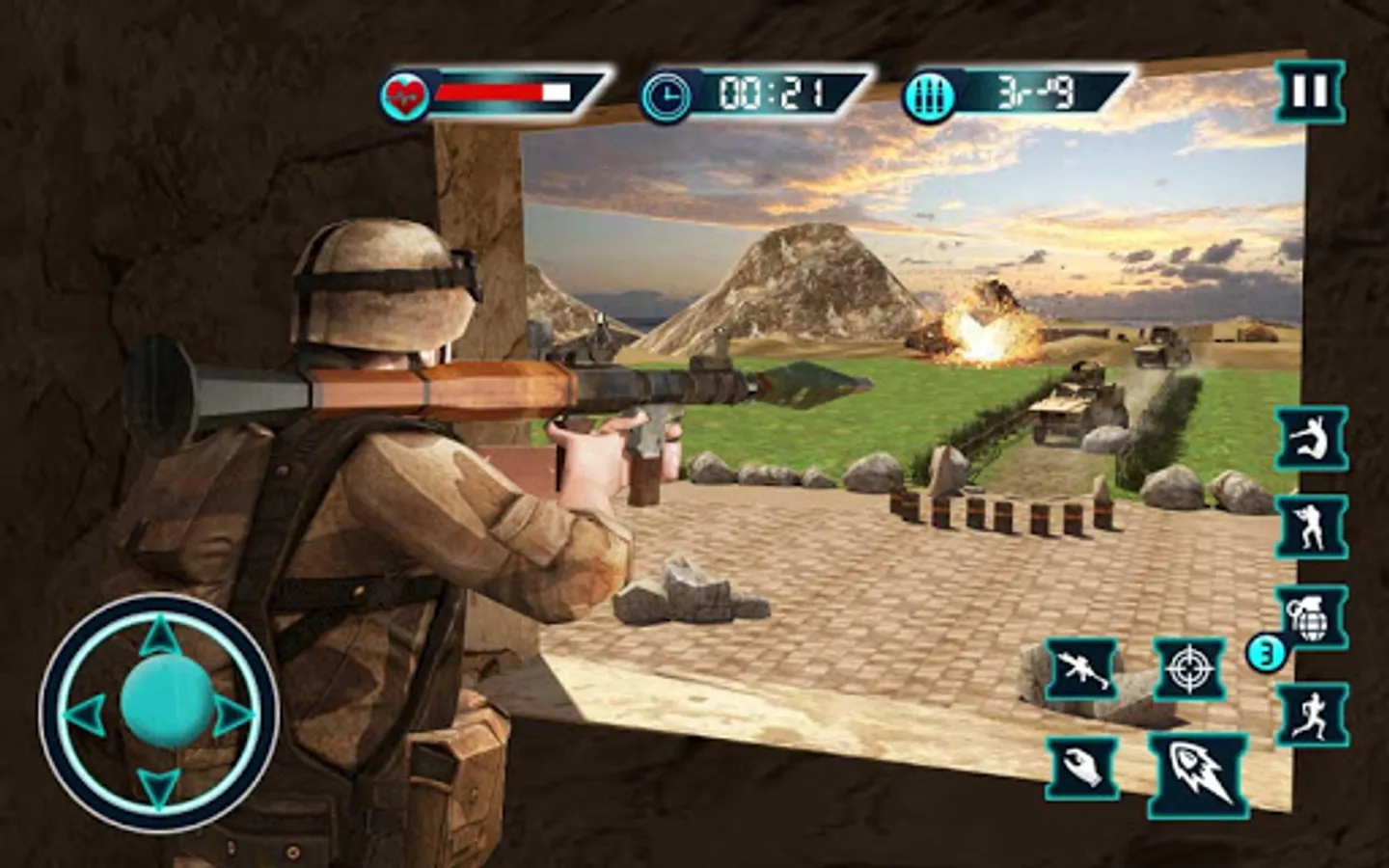Image resolution: width=1389 pixels, height=868 pixels.
Task: Tap the hand icon button
Action: [x=1082, y=768]
